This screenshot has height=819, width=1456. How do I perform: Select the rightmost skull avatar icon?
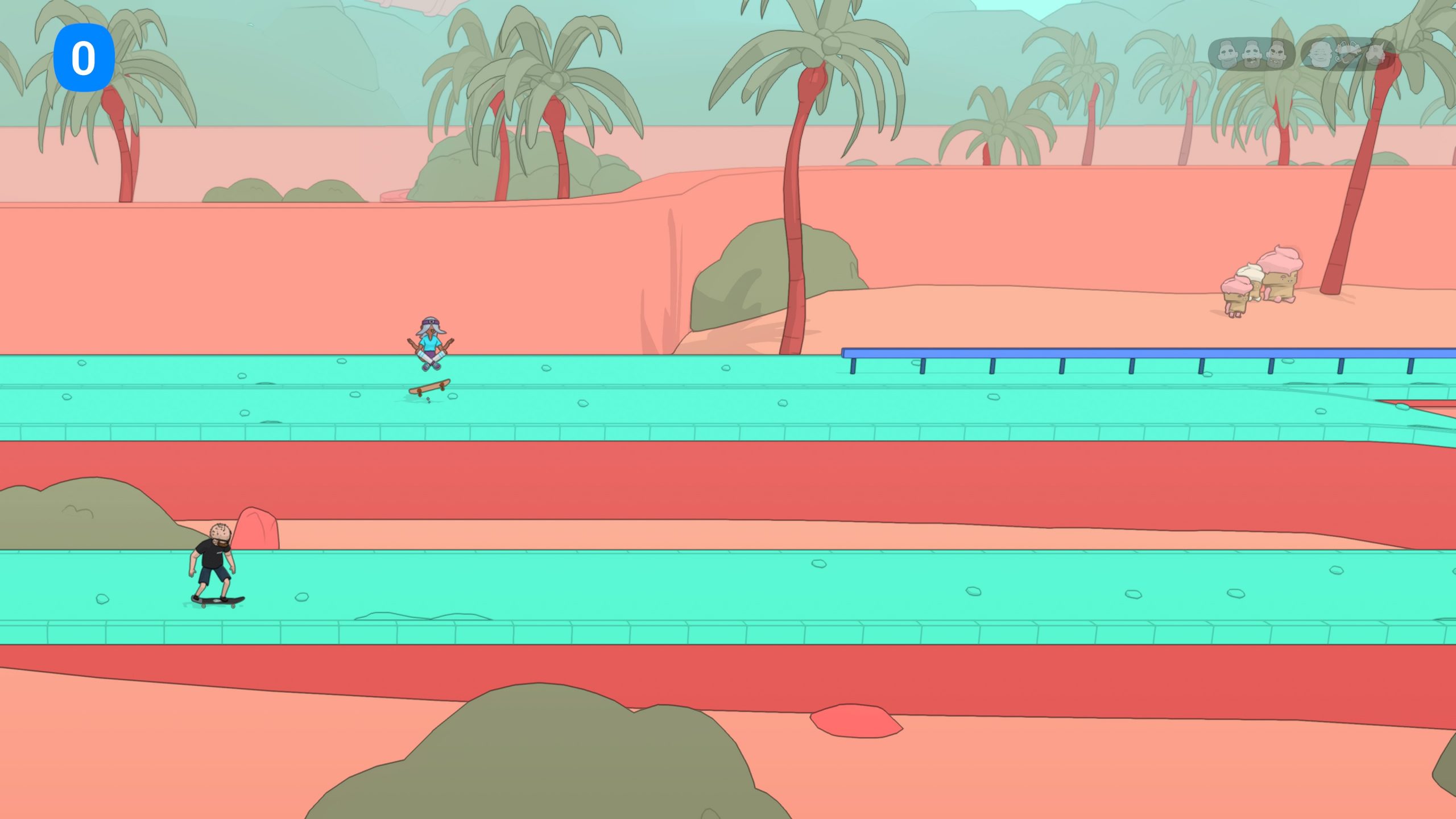1277,54
